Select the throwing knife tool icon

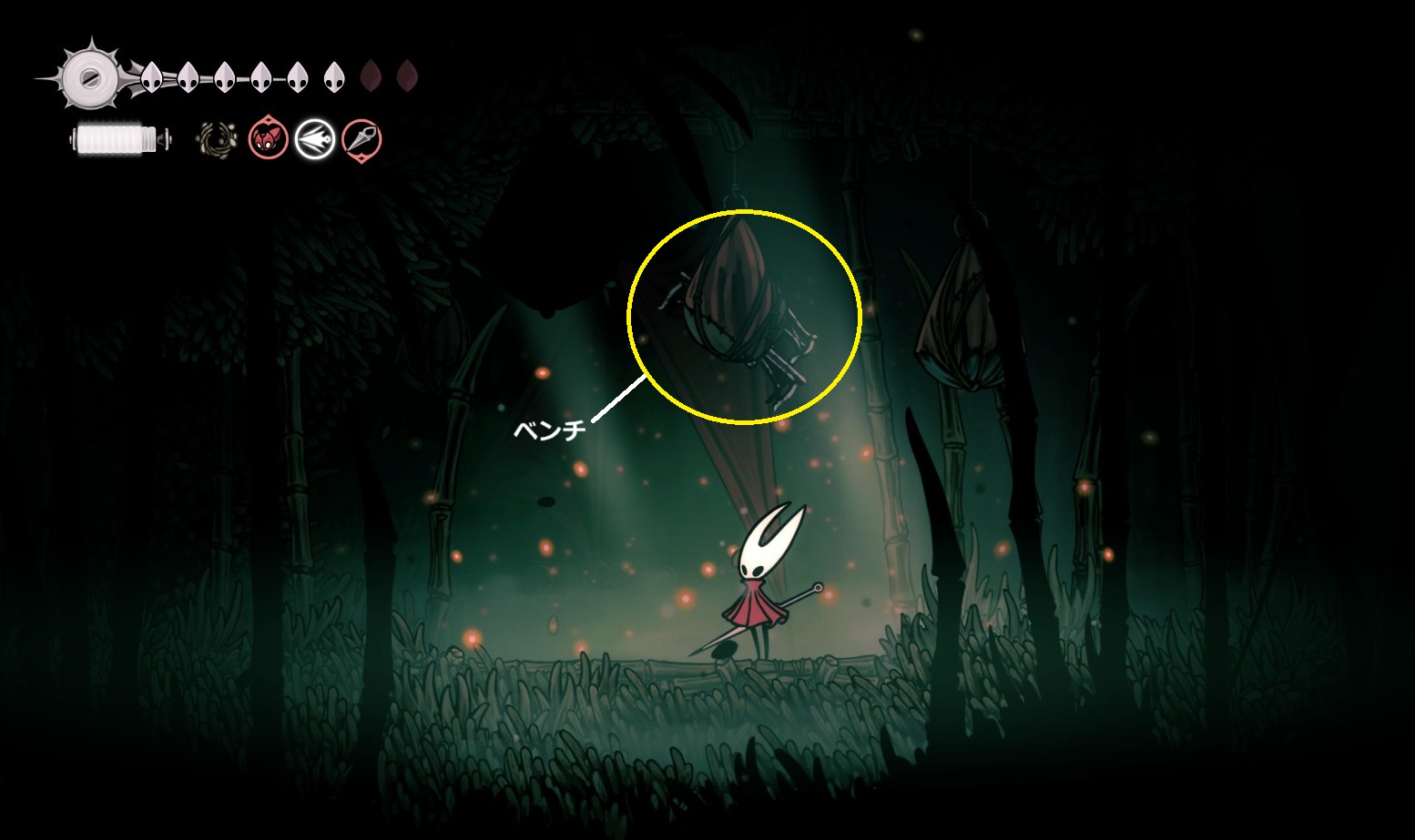(x=361, y=140)
